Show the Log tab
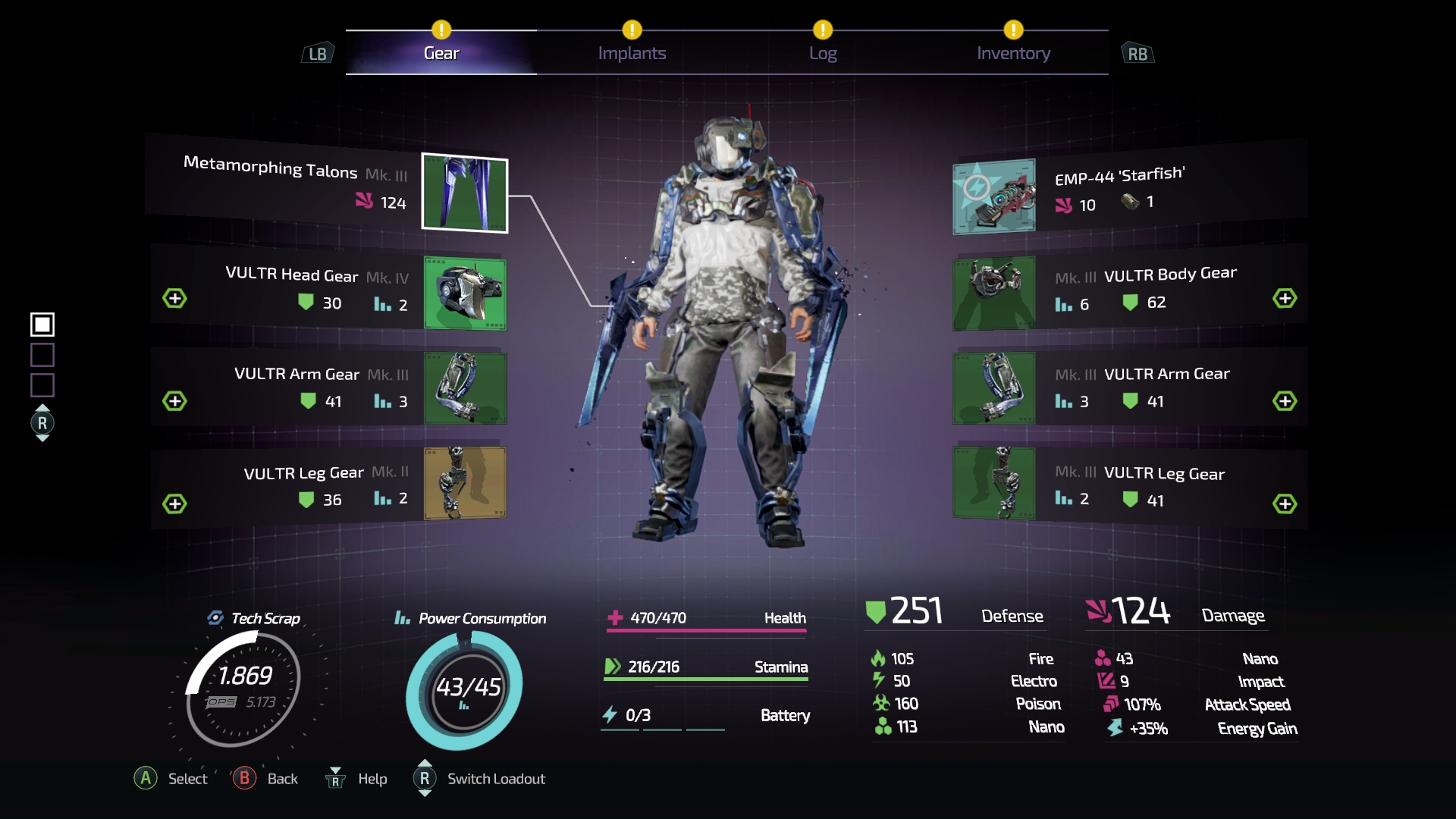The width and height of the screenshot is (1456, 819). (x=823, y=53)
